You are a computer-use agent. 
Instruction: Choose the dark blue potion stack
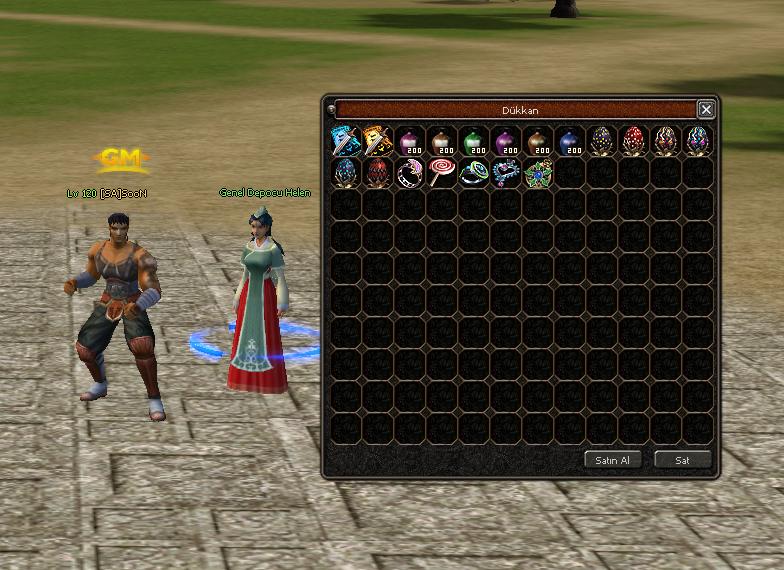(570, 141)
